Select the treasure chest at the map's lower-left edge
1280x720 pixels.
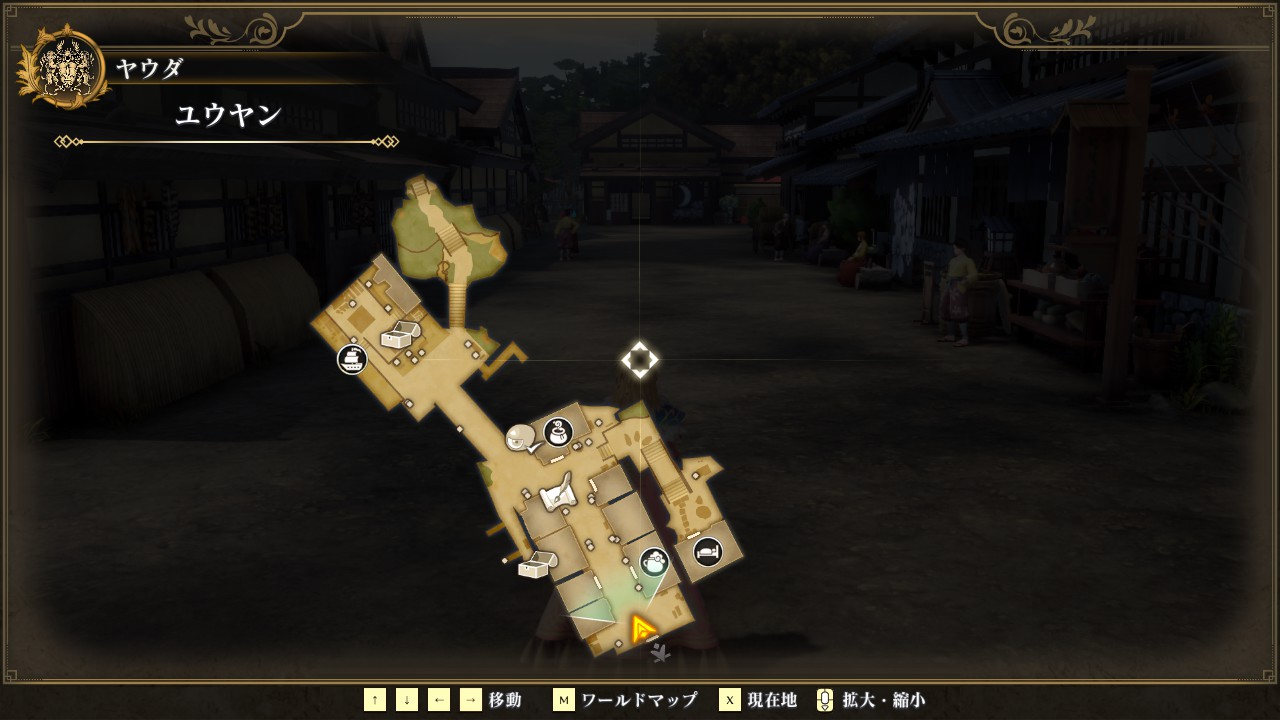535,566
